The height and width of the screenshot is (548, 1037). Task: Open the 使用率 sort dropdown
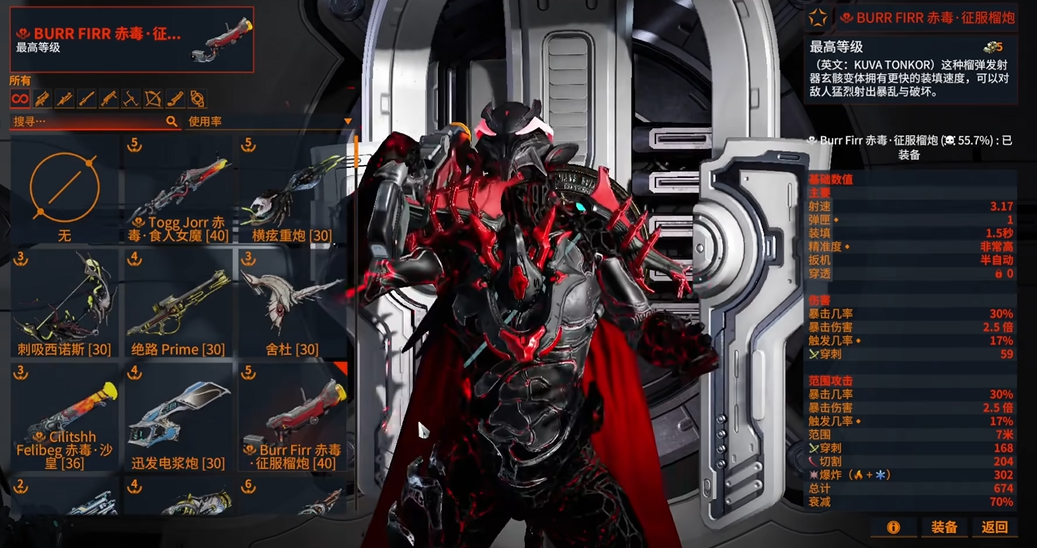coord(270,121)
